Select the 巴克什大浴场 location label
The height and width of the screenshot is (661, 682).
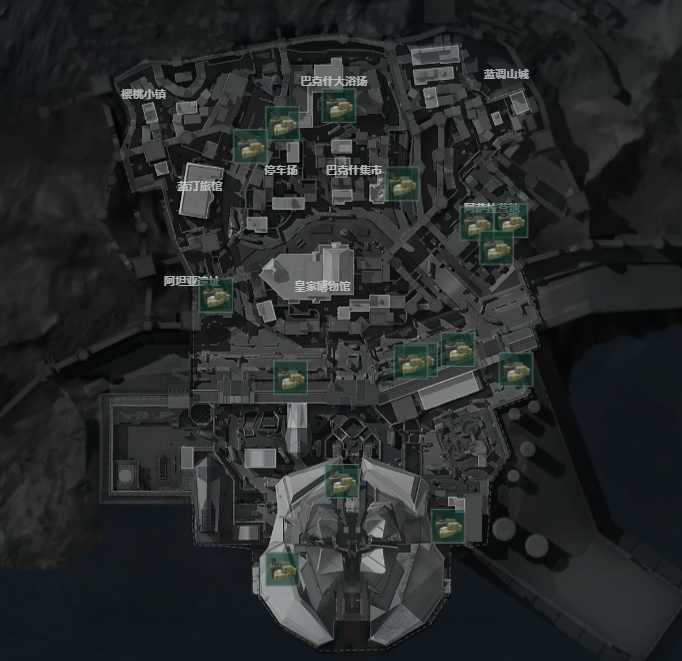pyautogui.click(x=334, y=80)
